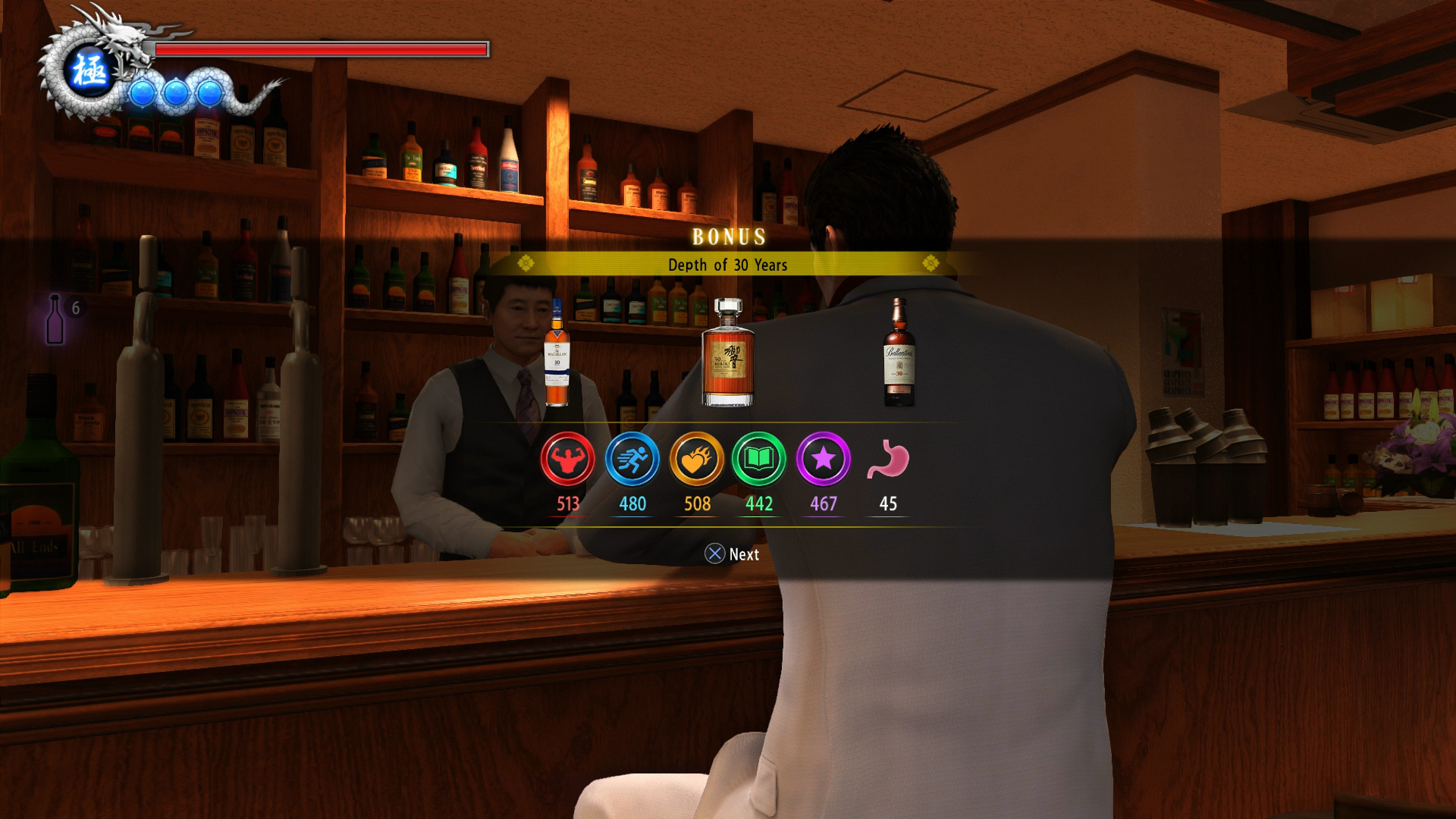Screen dimensions: 1456x819
Task: Click the Strength stat value 513
Action: (x=568, y=503)
